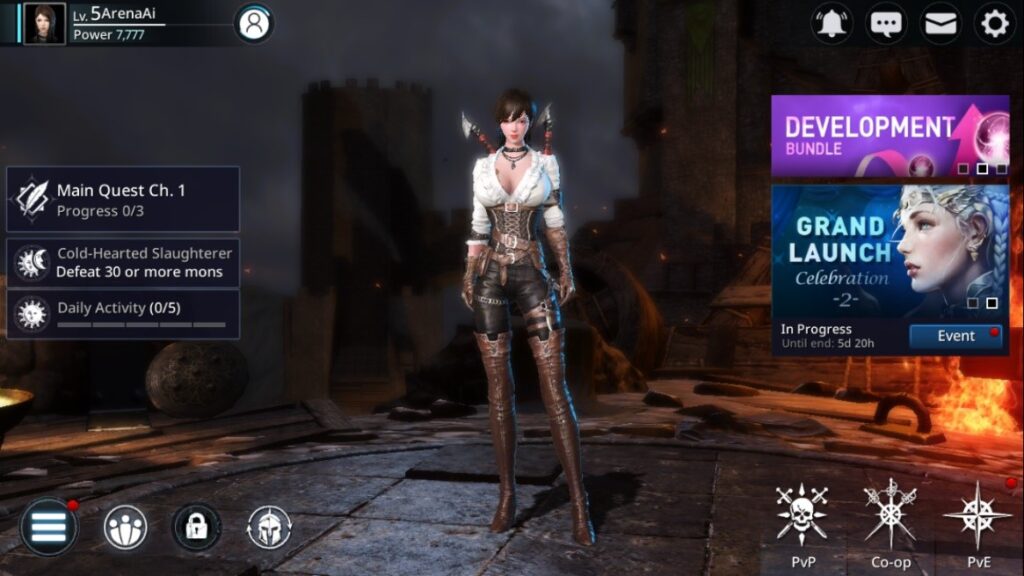Select the Cold-Hearted Slaughterer quest

click(x=123, y=263)
